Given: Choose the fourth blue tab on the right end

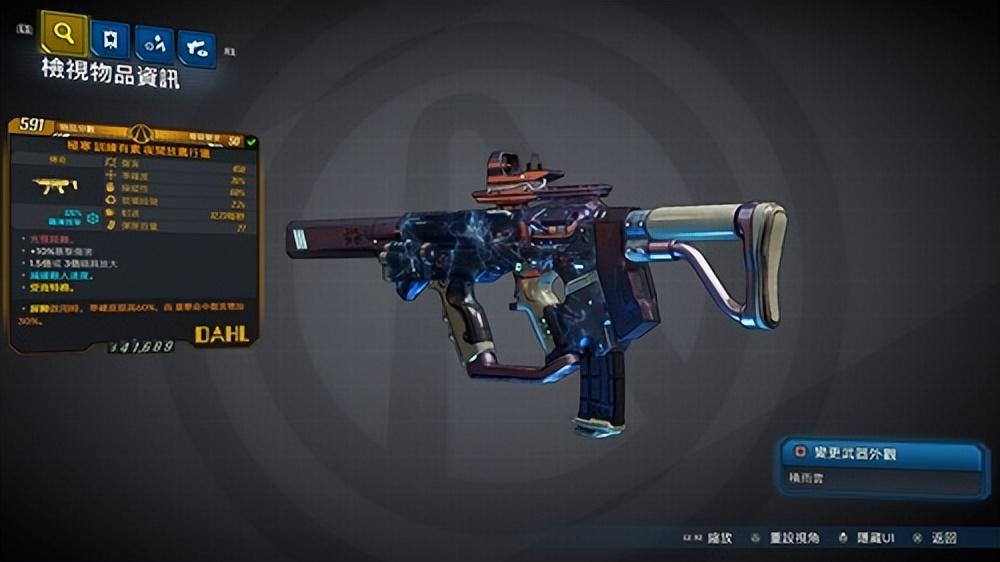Looking at the screenshot, I should click(x=197, y=49).
